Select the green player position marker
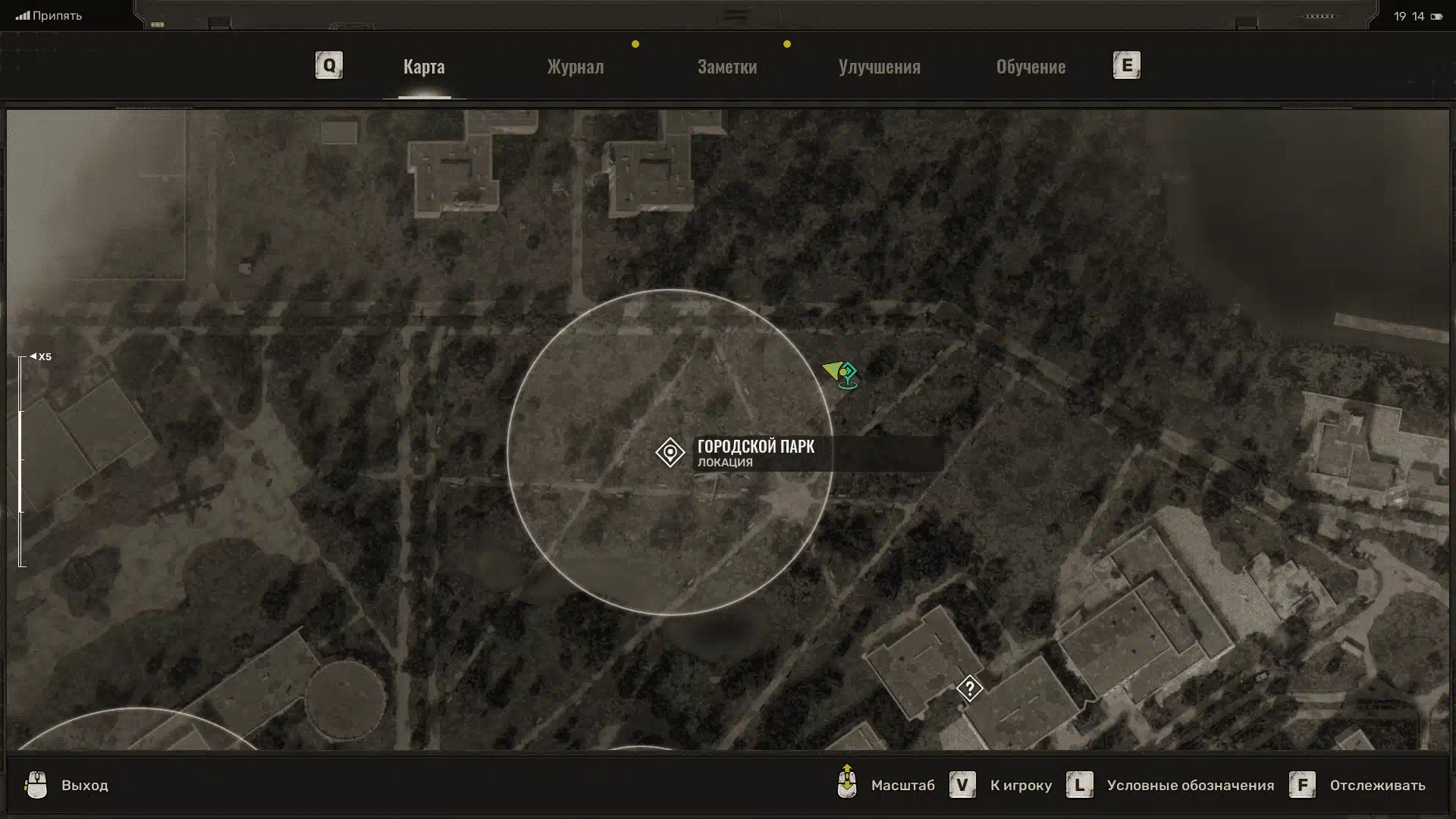Screen dimensions: 1456x819 (x=841, y=372)
